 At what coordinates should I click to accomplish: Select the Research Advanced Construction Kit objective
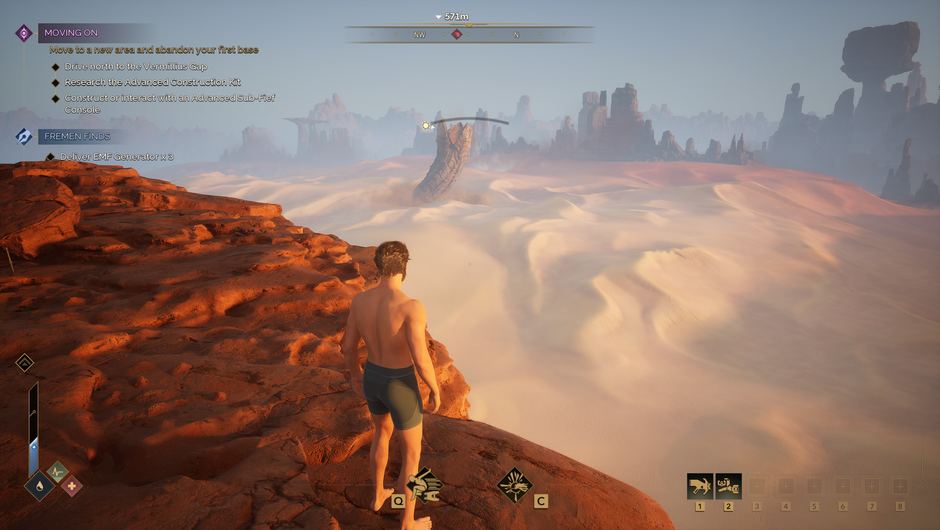click(152, 82)
